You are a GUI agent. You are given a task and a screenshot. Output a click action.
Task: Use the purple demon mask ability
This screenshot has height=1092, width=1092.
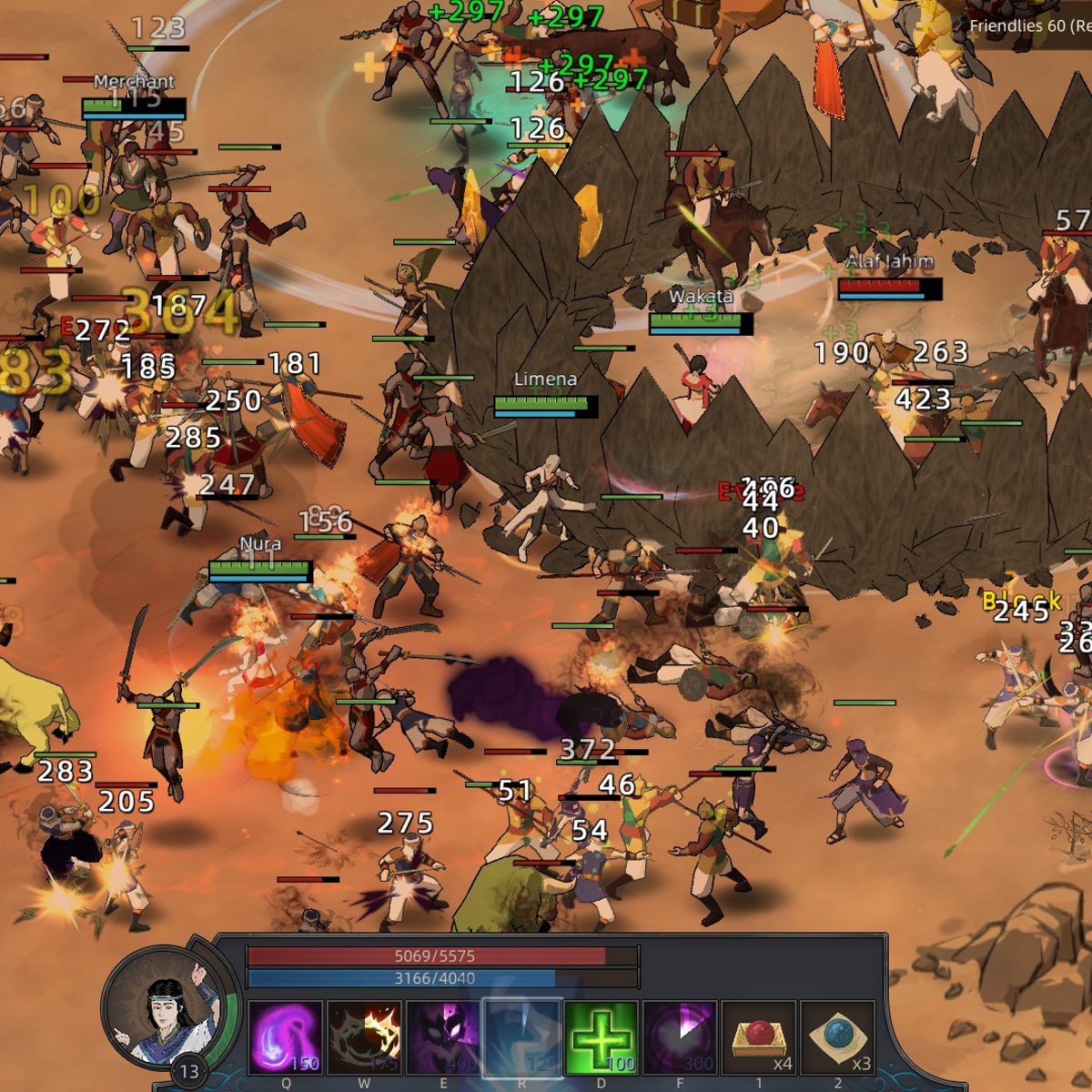(x=443, y=1037)
